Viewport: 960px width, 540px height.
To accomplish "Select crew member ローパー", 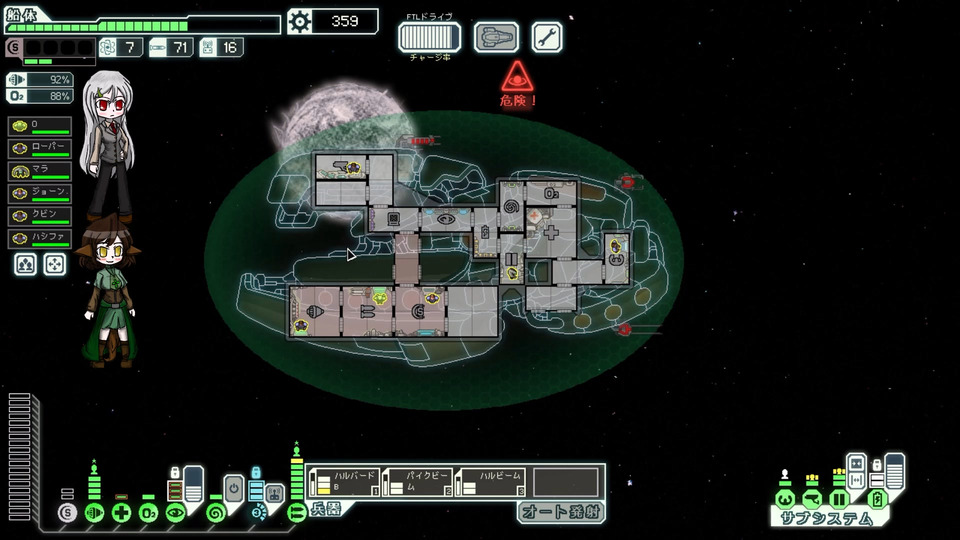I will pos(40,148).
